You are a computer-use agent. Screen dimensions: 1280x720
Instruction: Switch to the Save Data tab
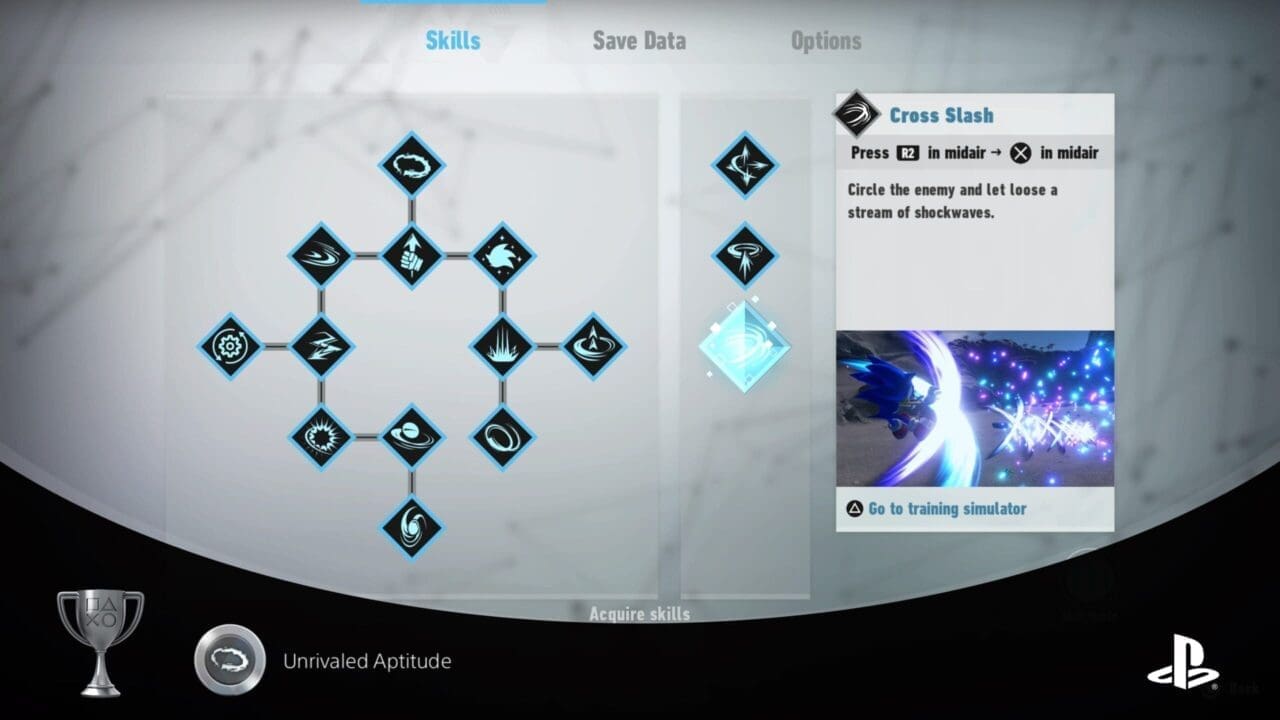(639, 41)
